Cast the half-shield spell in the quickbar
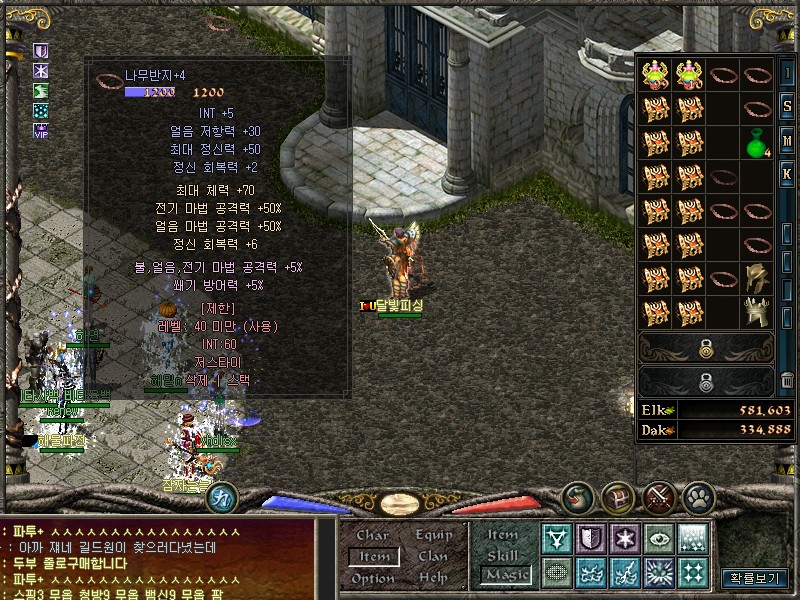This screenshot has height=600, width=800. (x=591, y=539)
